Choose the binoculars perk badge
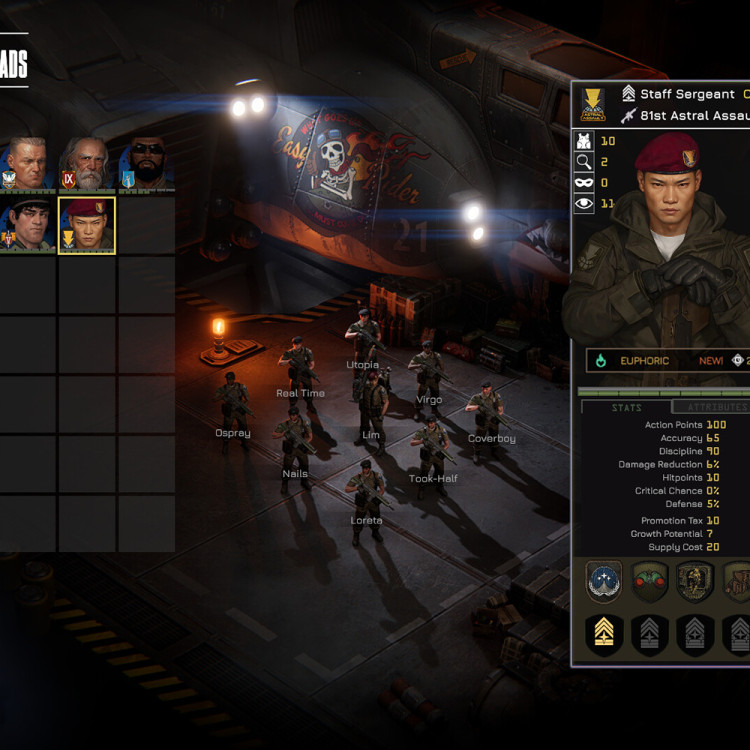Viewport: 750px width, 750px height. (650, 582)
